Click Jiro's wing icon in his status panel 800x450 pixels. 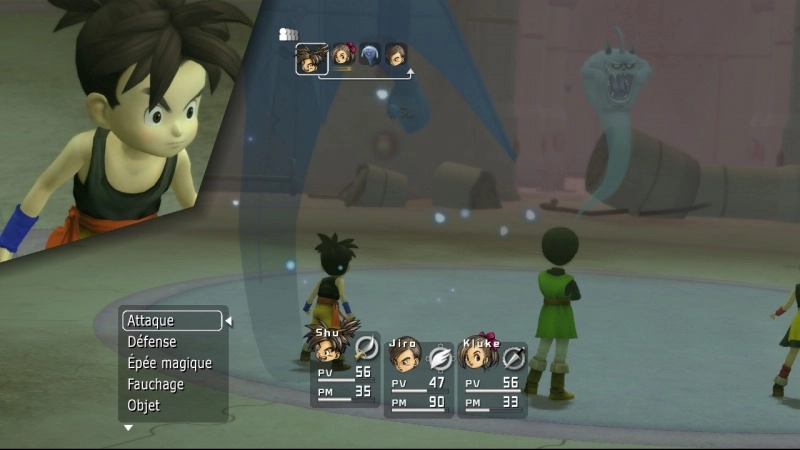point(441,357)
